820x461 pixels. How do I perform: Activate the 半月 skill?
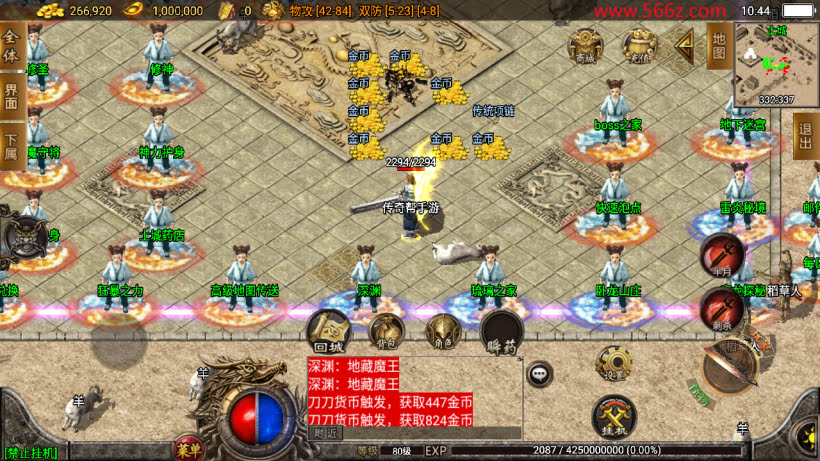click(720, 254)
